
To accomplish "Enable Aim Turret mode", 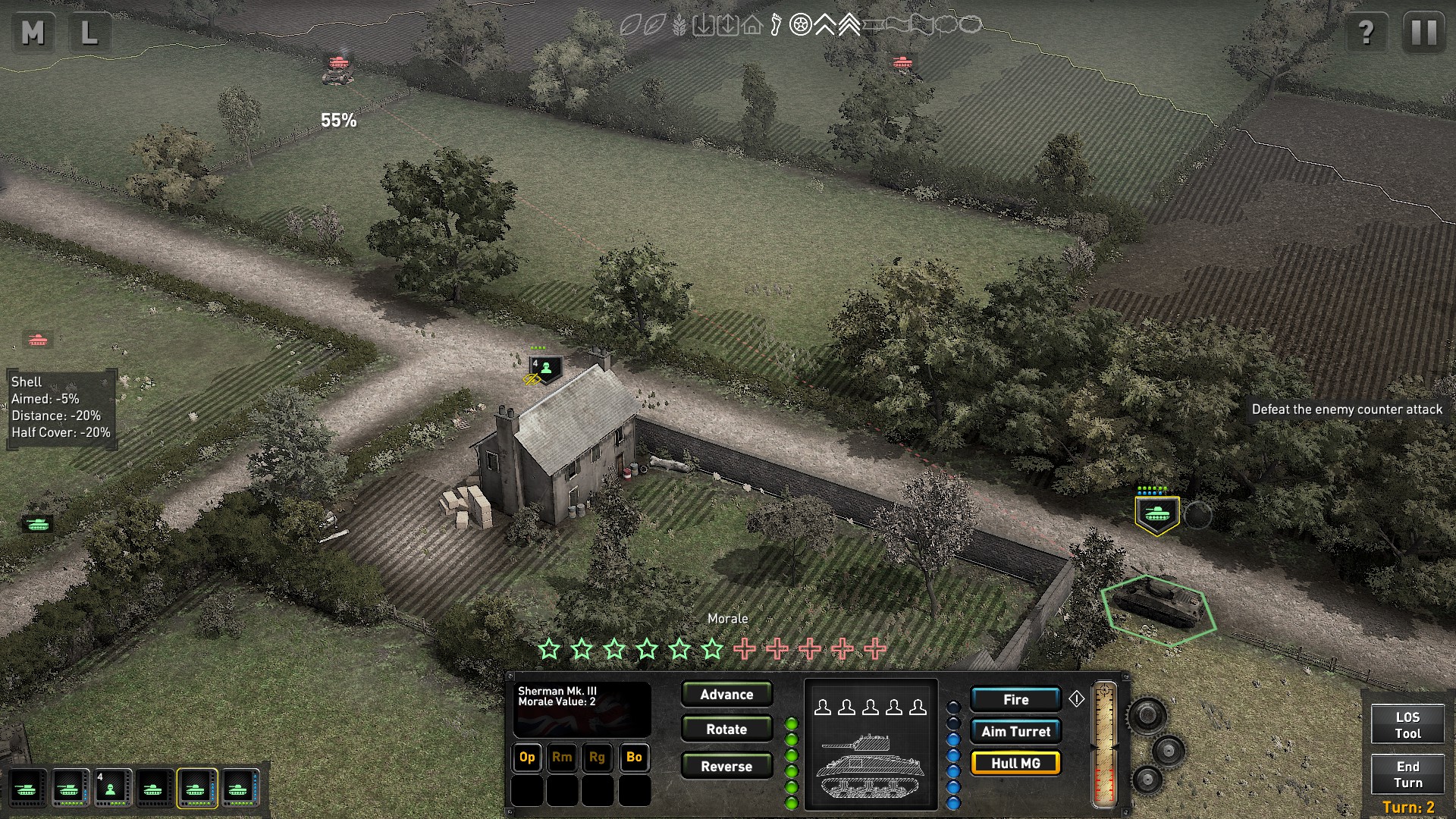I will click(x=1015, y=731).
